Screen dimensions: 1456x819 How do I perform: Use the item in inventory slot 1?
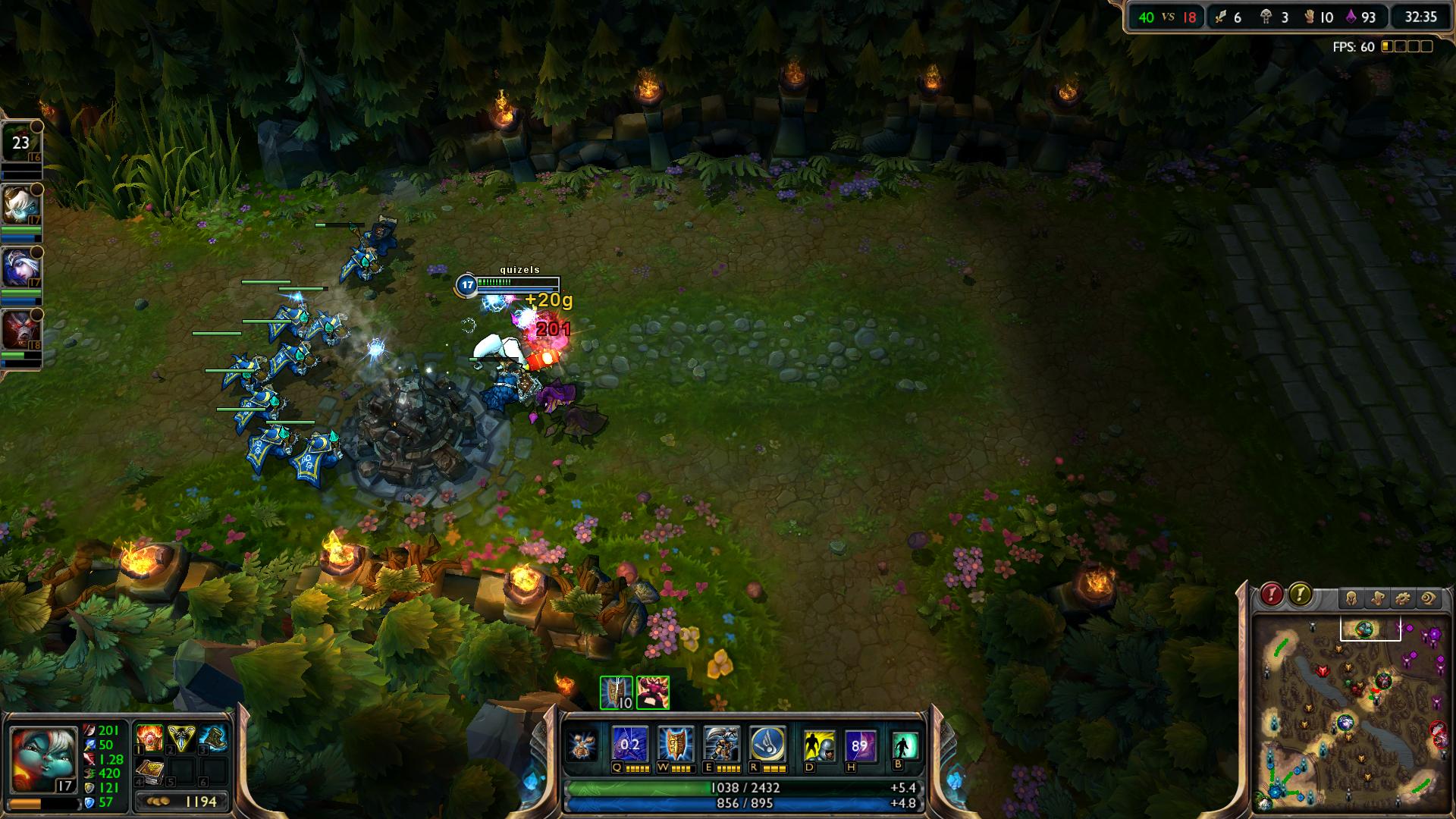(149, 738)
